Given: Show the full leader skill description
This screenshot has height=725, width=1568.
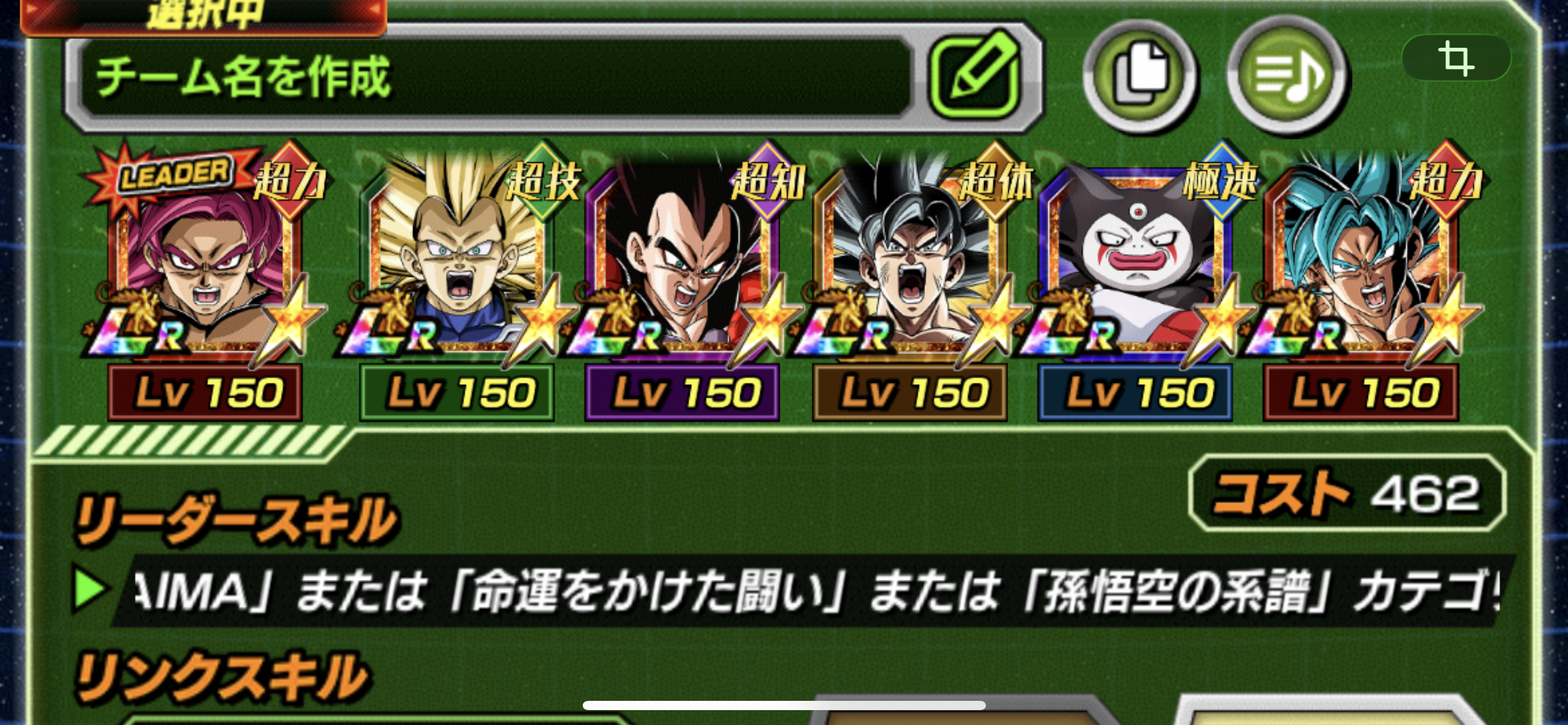Looking at the screenshot, I should (805, 591).
